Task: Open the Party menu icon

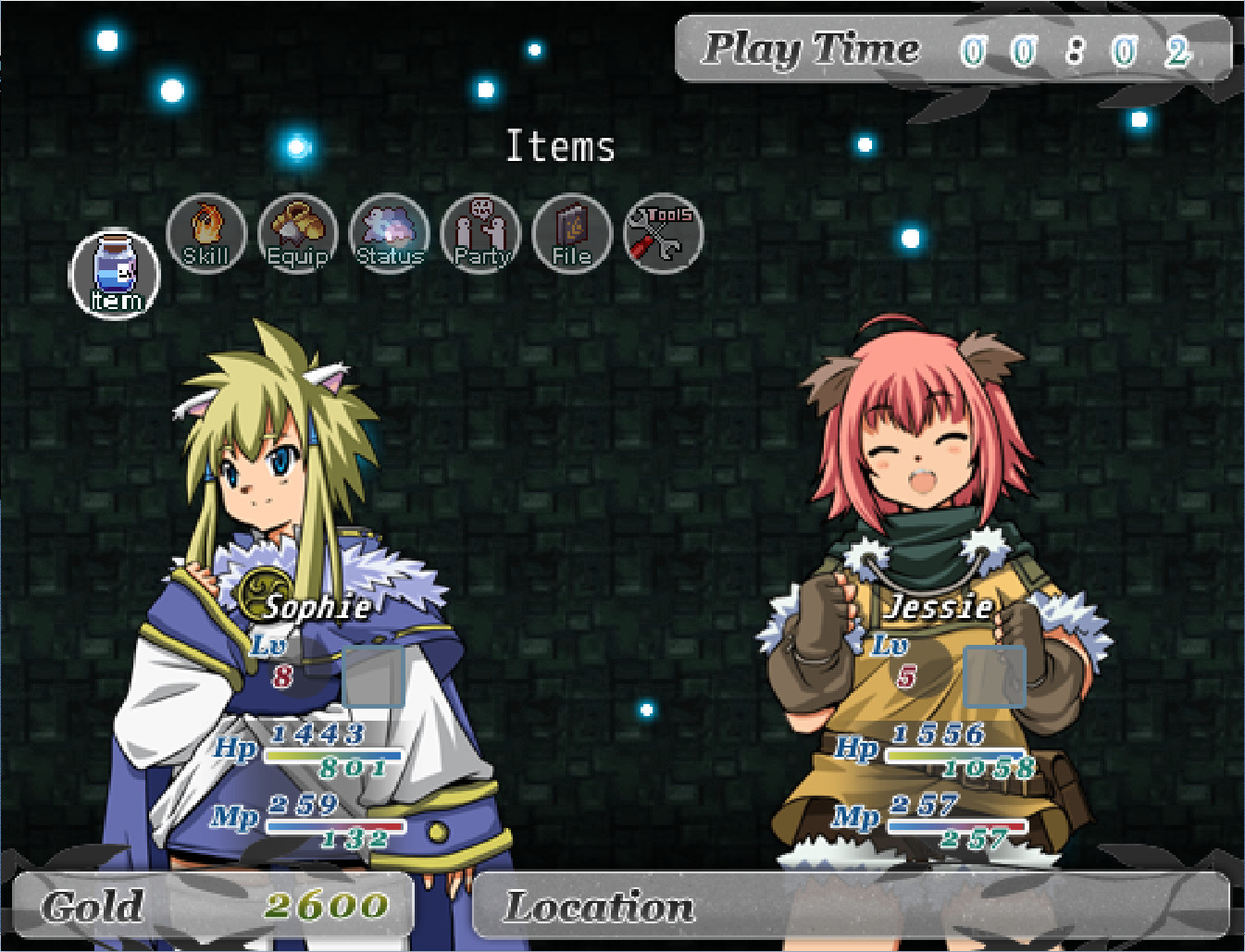Action: pos(480,234)
